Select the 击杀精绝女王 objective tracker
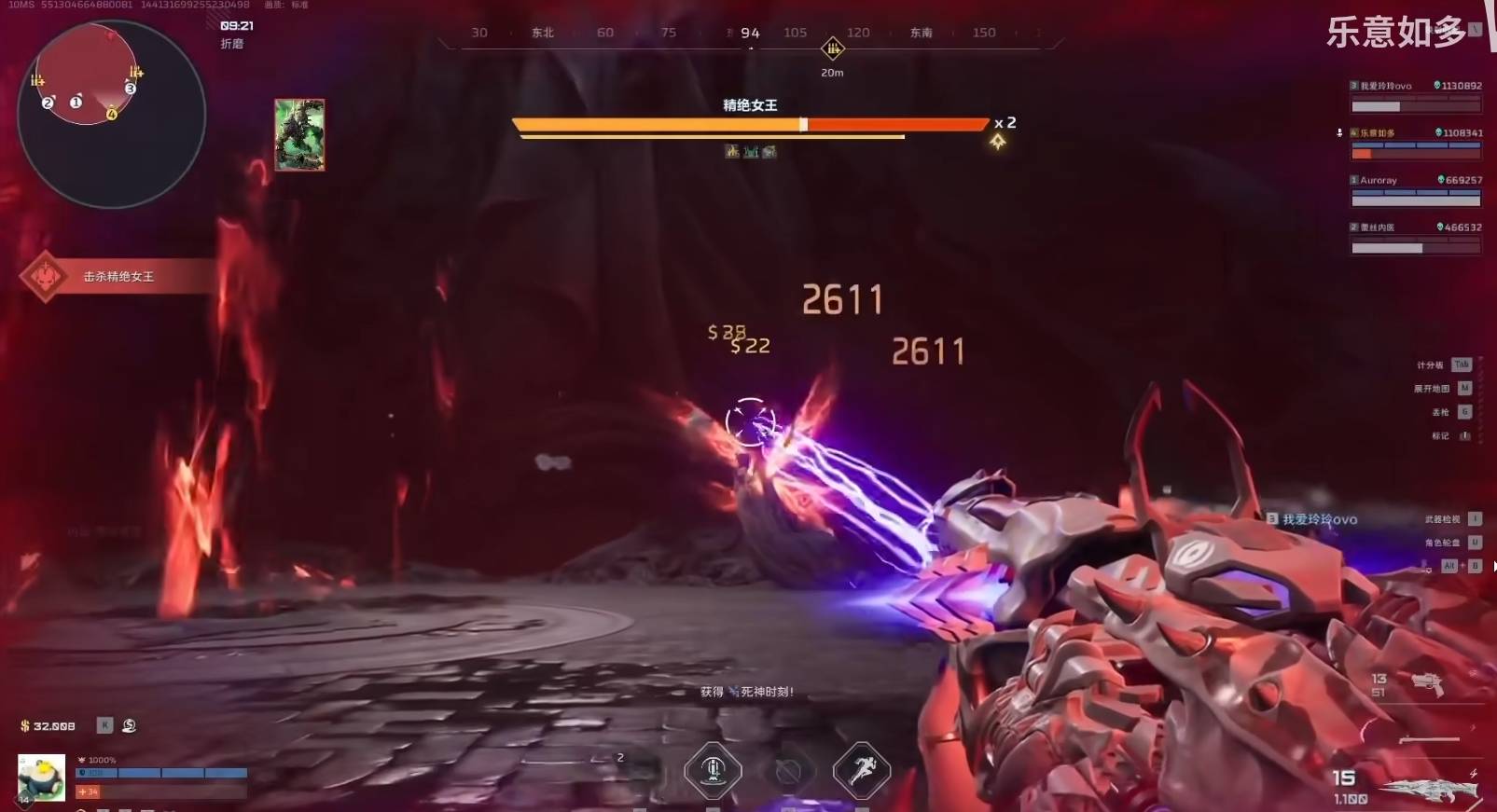Image resolution: width=1497 pixels, height=812 pixels. pyautogui.click(x=117, y=277)
